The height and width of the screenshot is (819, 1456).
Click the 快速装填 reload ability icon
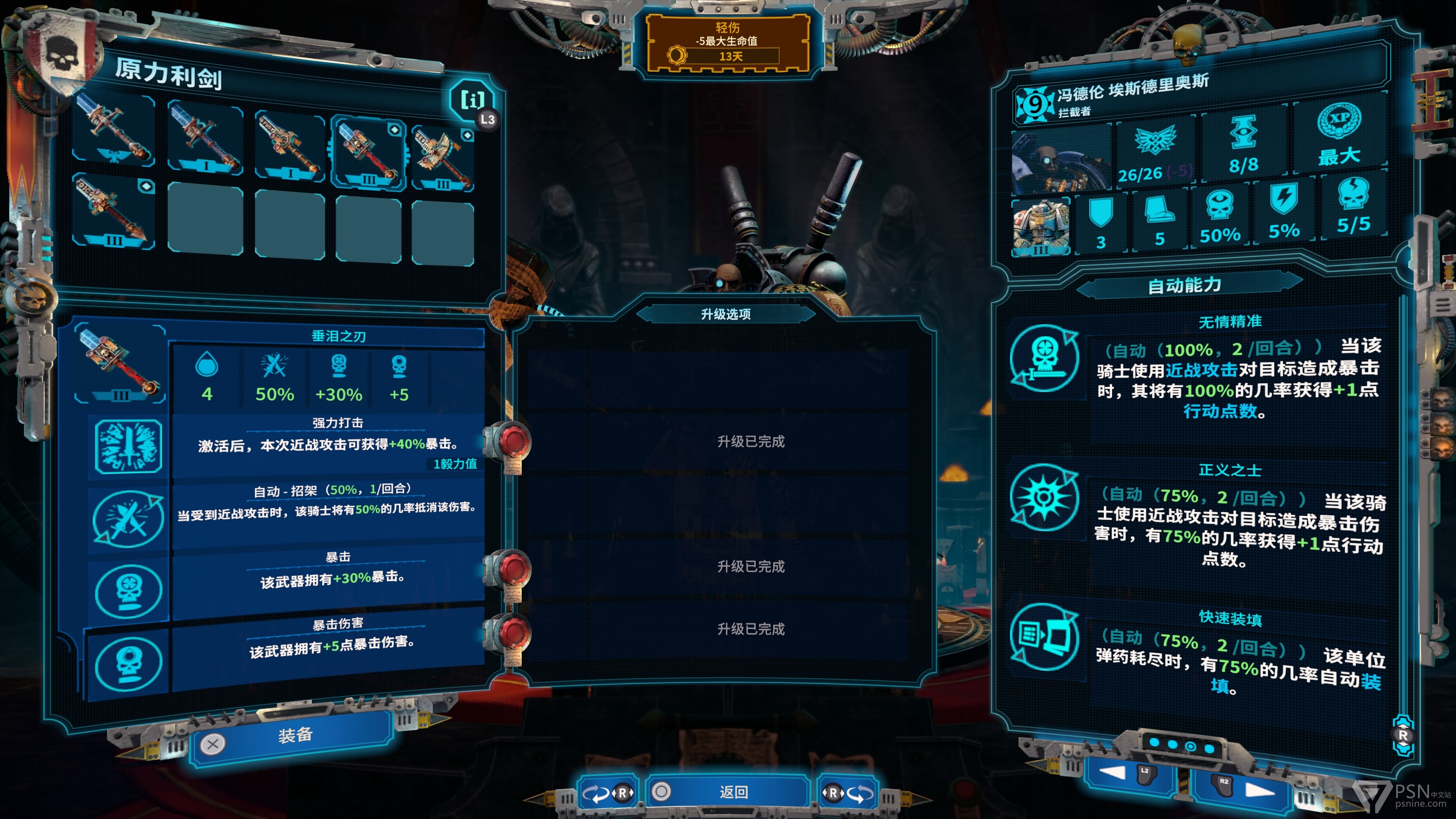[1044, 637]
